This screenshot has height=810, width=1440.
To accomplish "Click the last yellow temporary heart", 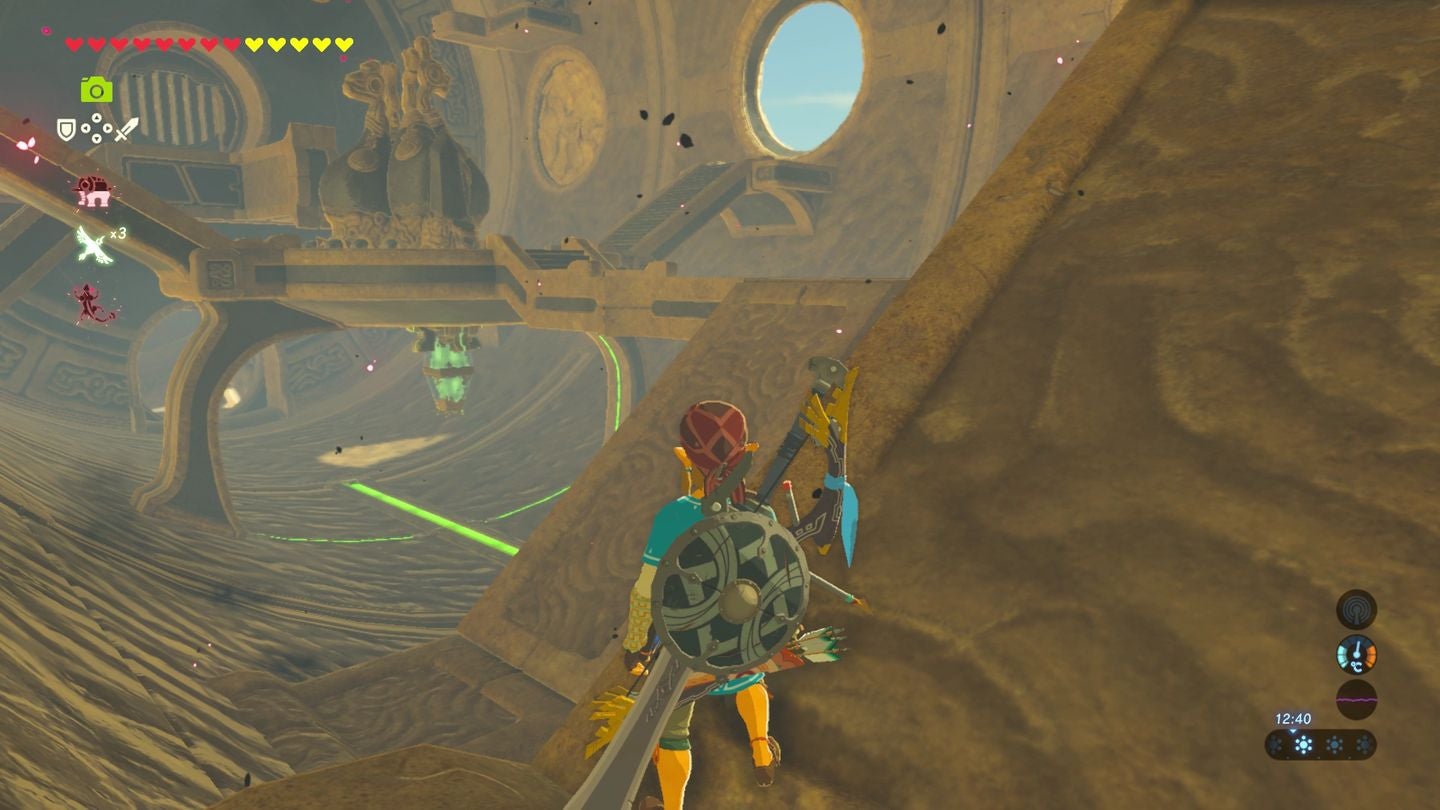I will (x=345, y=43).
